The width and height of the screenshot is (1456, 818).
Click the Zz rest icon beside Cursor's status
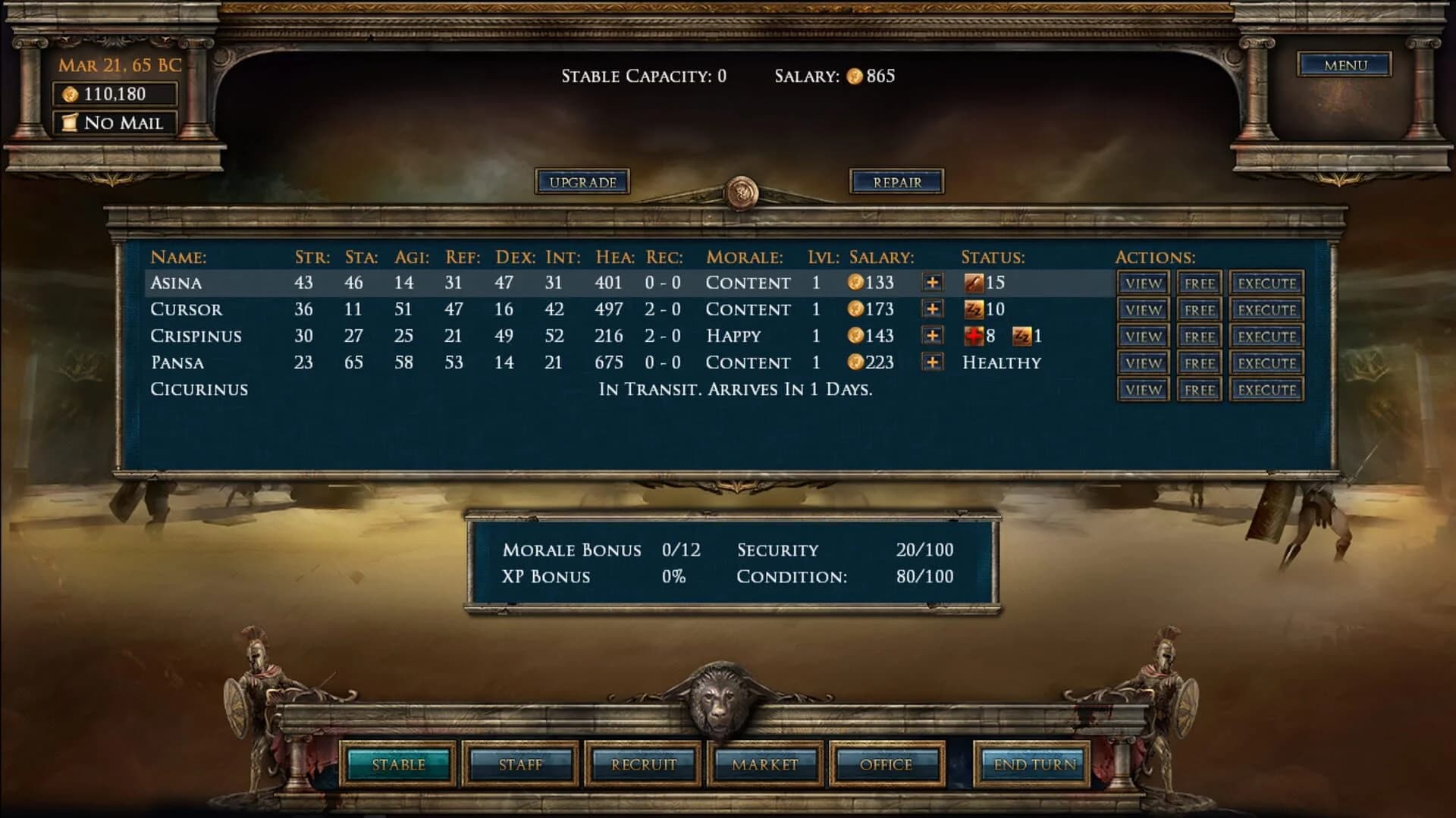pyautogui.click(x=976, y=309)
